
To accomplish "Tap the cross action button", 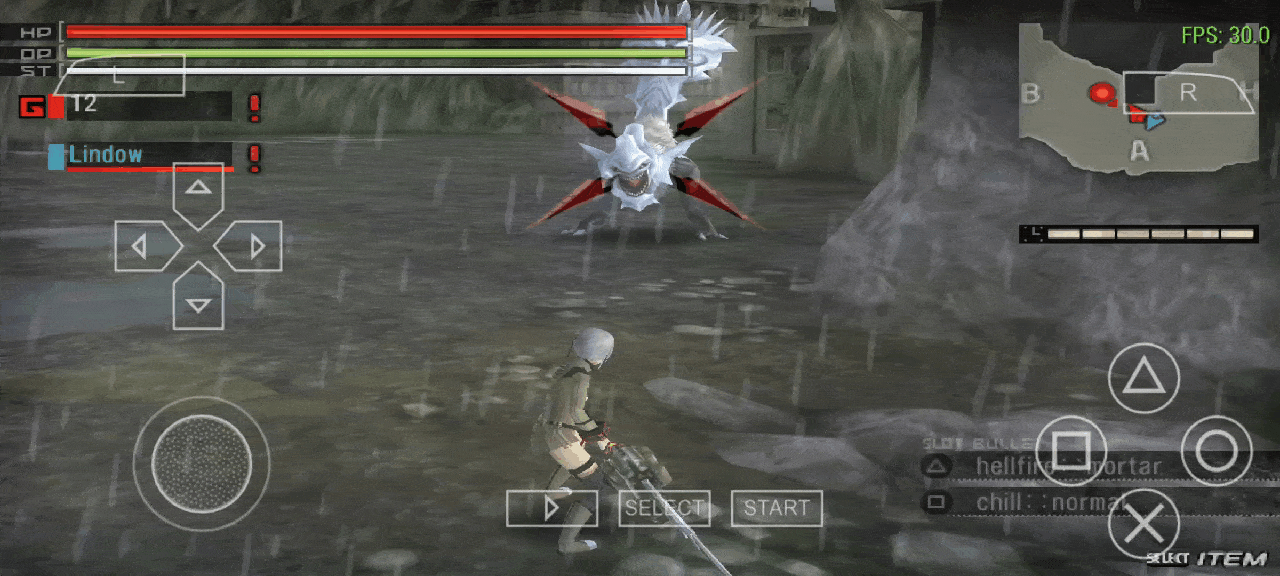I will 1143,524.
